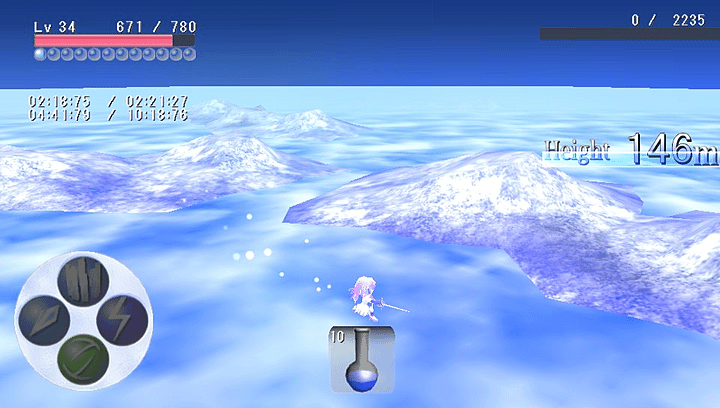Select the green swirl skill
Image resolution: width=720 pixels, height=408 pixels.
(x=83, y=359)
